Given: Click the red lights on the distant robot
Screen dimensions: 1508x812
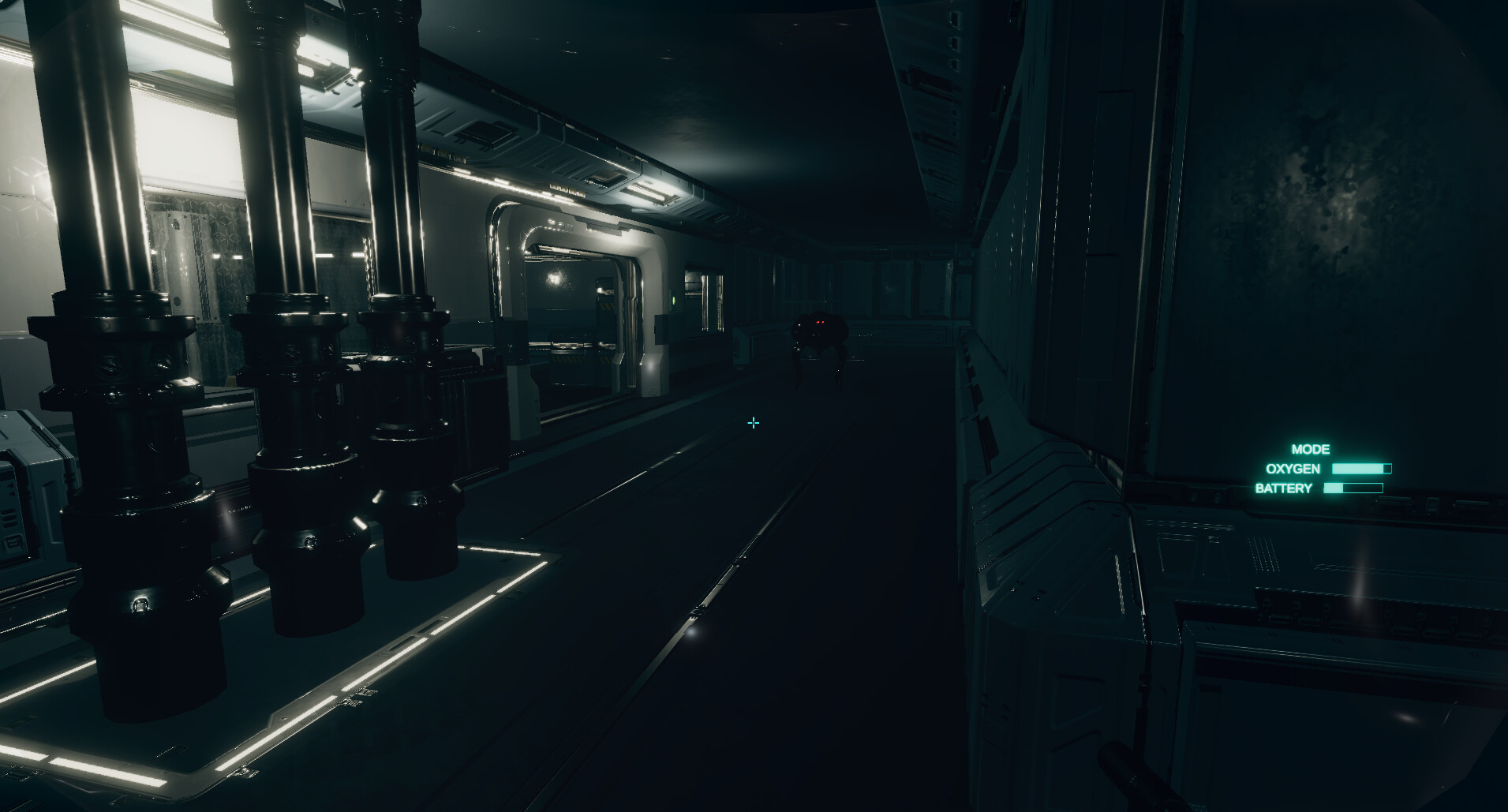Looking at the screenshot, I should coord(820,322).
